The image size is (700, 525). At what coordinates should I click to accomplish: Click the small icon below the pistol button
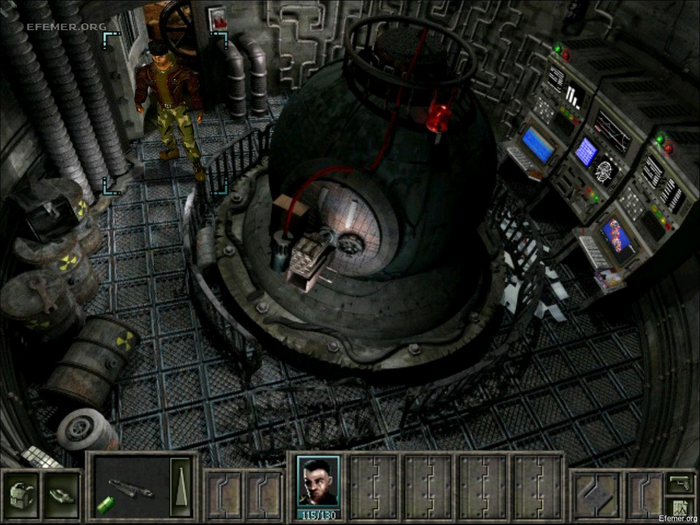[679, 507]
